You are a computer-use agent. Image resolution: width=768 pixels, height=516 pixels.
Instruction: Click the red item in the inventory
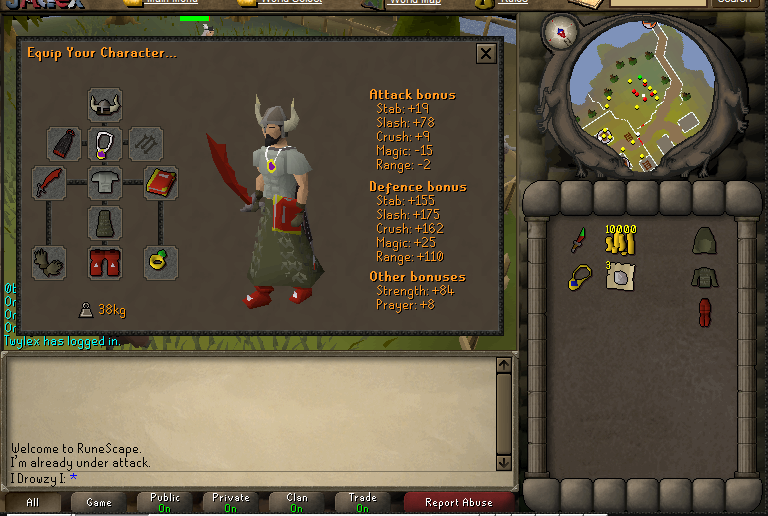pos(703,312)
